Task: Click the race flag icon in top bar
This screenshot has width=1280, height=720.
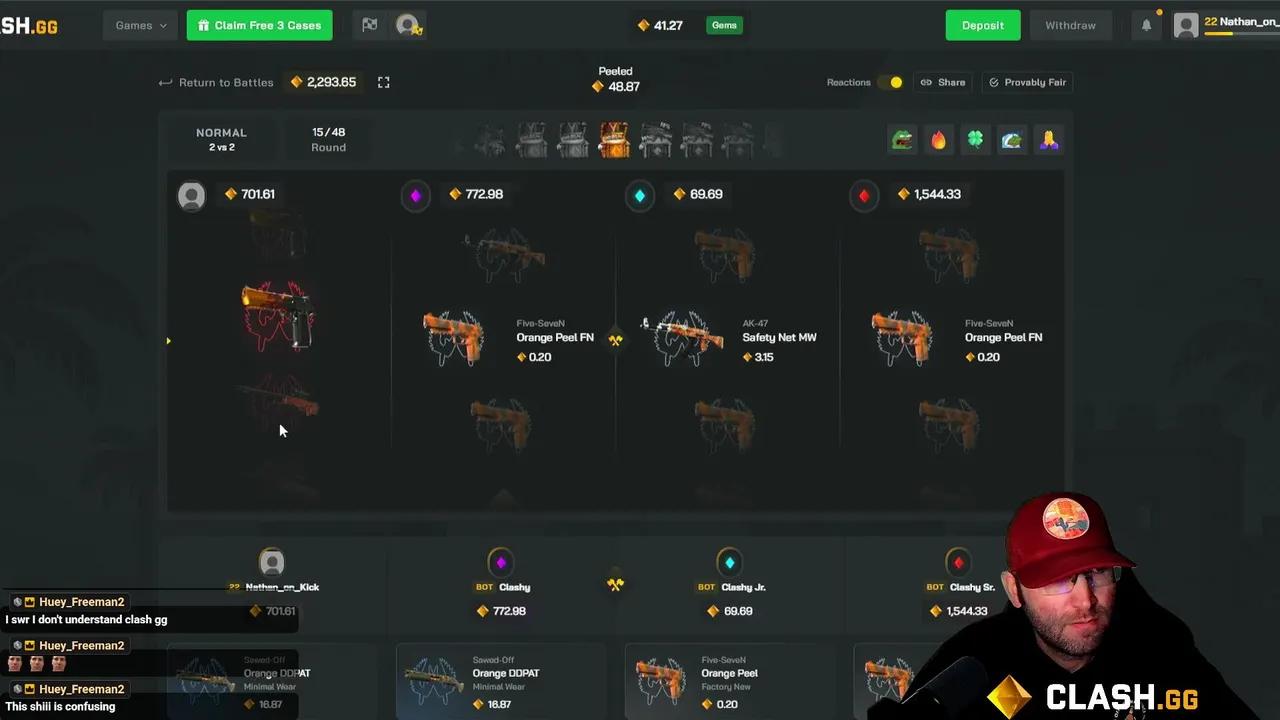Action: [369, 24]
